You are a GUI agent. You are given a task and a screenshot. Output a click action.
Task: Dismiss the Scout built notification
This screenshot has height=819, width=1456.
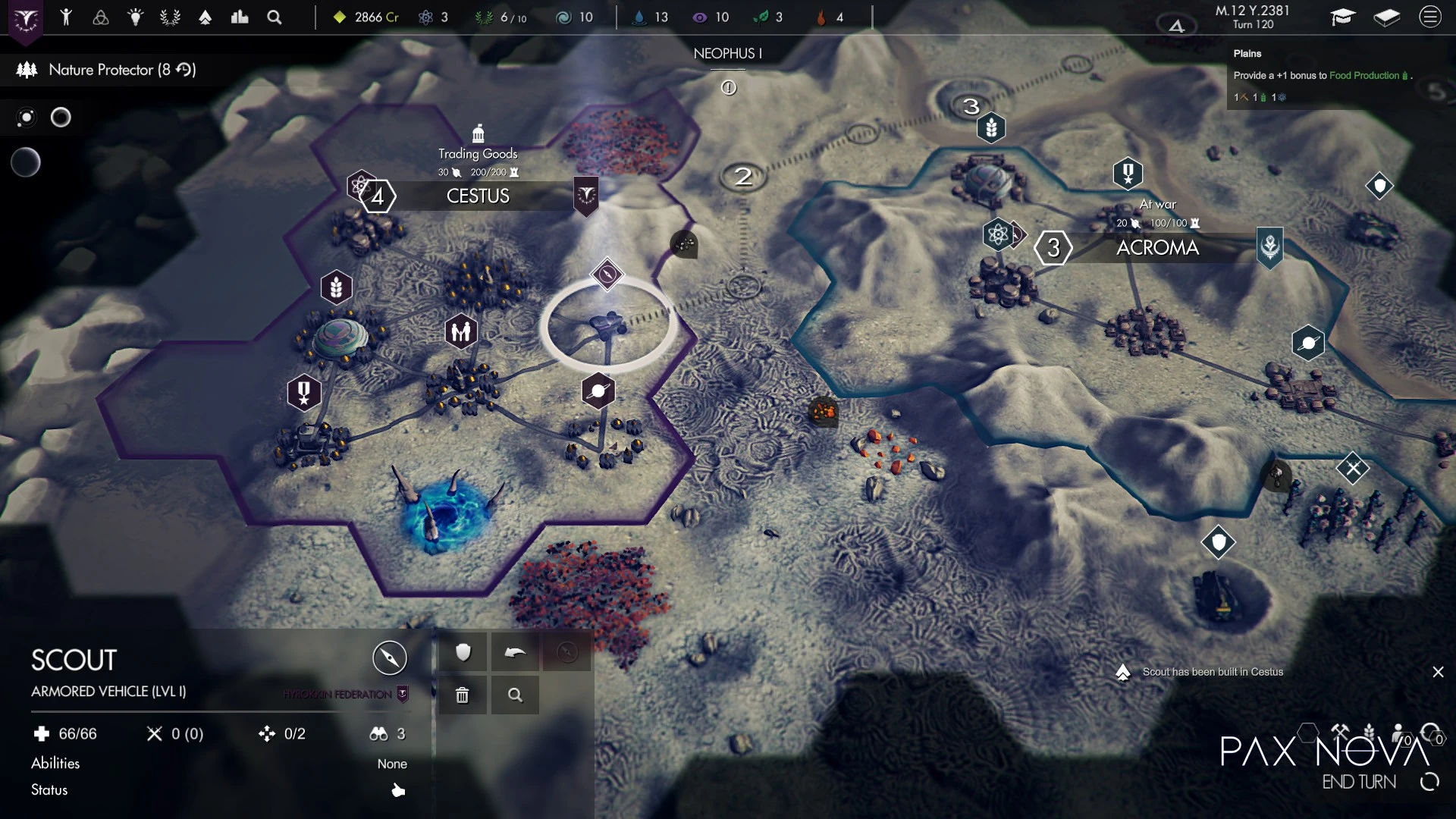[1438, 672]
